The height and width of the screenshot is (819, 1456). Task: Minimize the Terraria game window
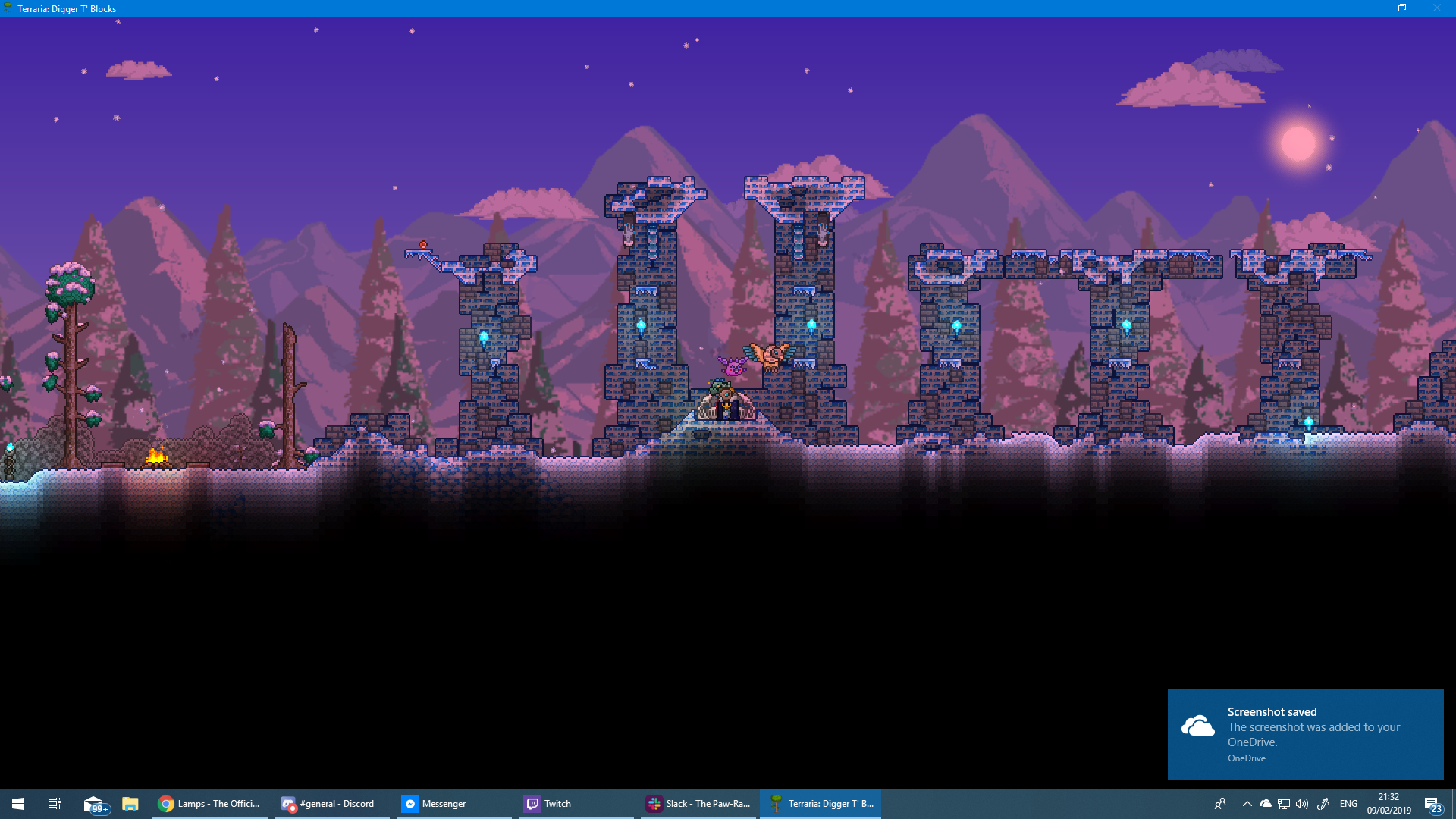pyautogui.click(x=1367, y=8)
